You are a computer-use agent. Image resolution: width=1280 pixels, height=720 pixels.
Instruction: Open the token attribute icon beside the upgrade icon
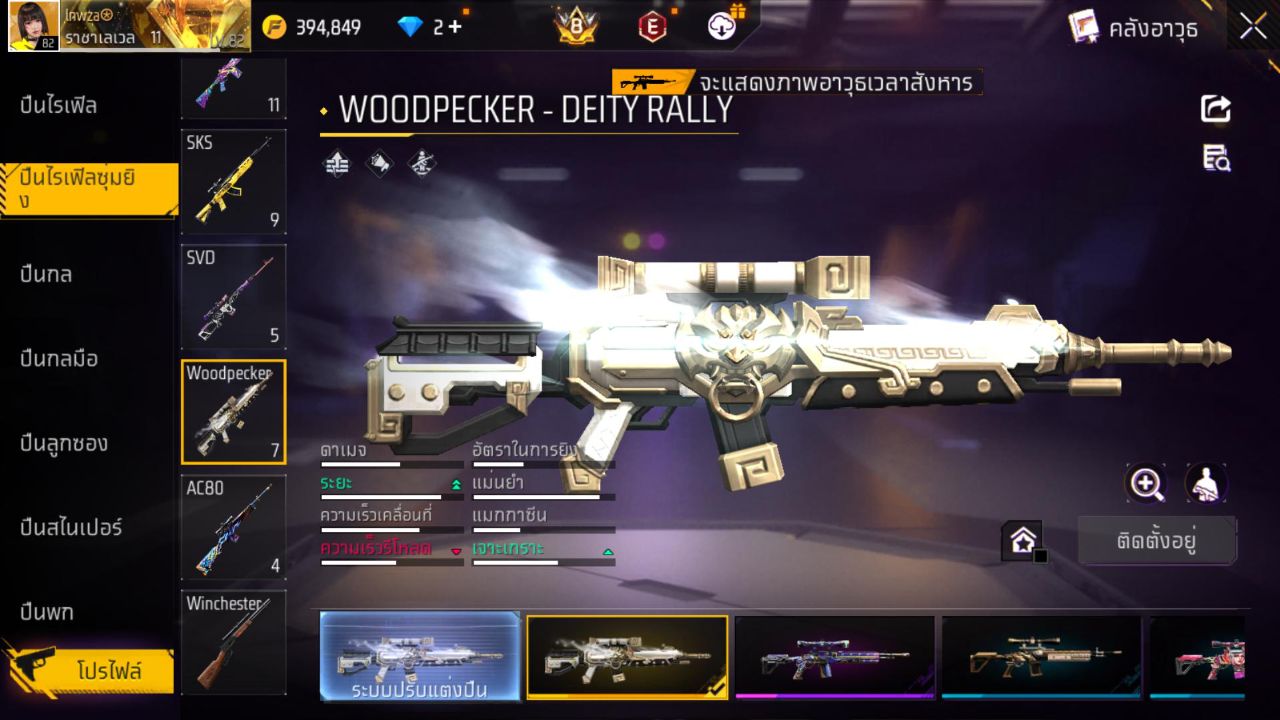tap(380, 164)
